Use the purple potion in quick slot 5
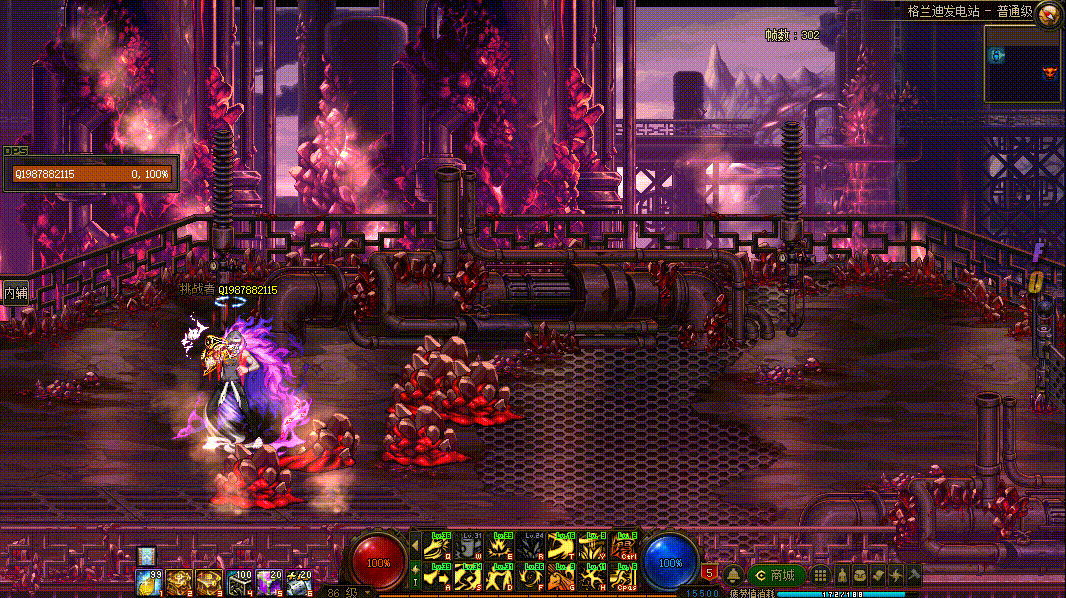Viewport: 1066px width, 598px height. 268,581
